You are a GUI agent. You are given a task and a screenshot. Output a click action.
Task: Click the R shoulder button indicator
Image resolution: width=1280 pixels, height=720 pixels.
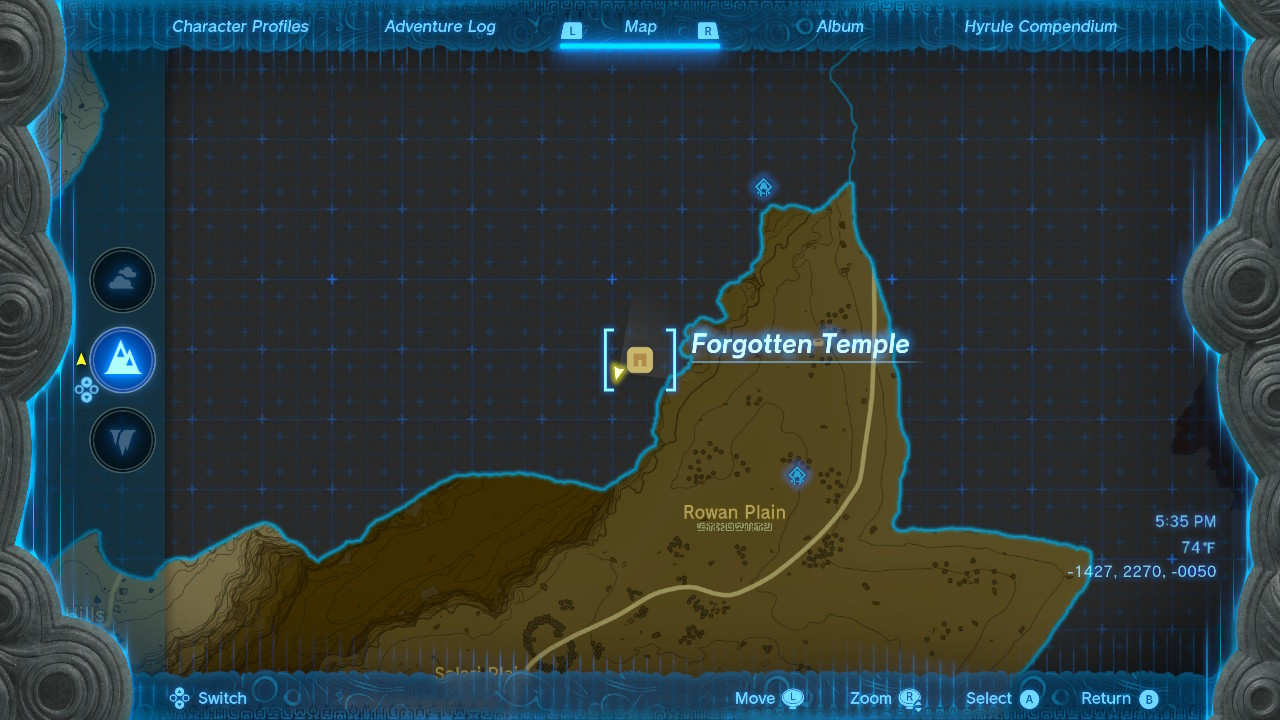tap(707, 32)
